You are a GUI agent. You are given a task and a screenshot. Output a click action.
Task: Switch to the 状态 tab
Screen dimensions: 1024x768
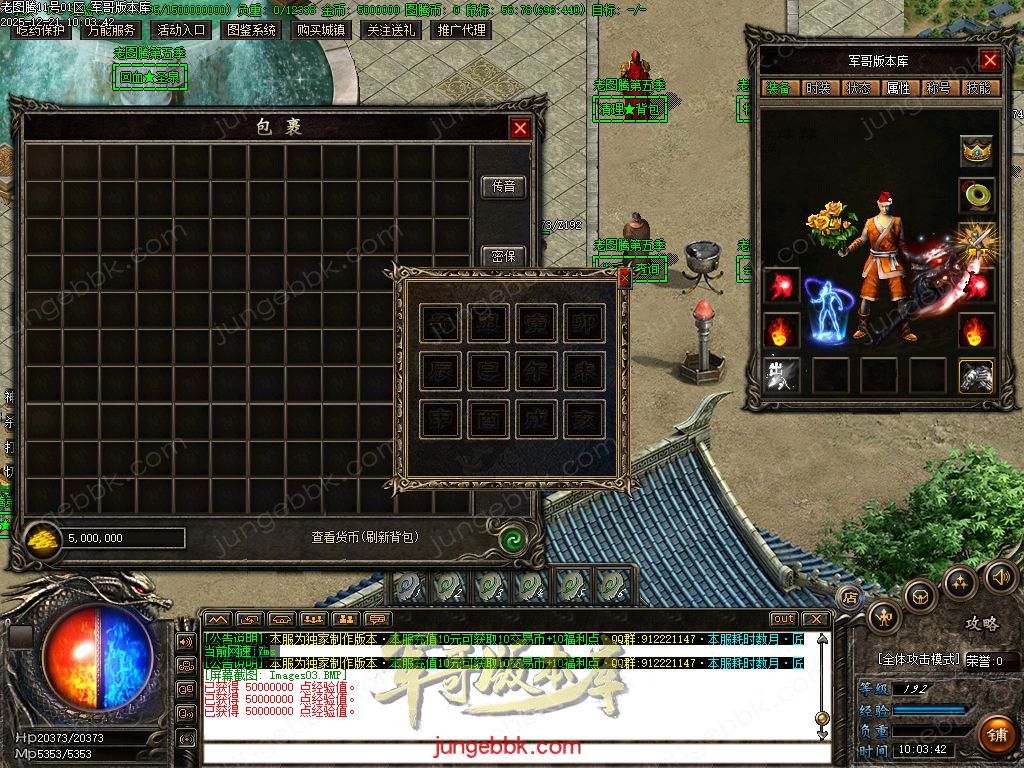(858, 88)
